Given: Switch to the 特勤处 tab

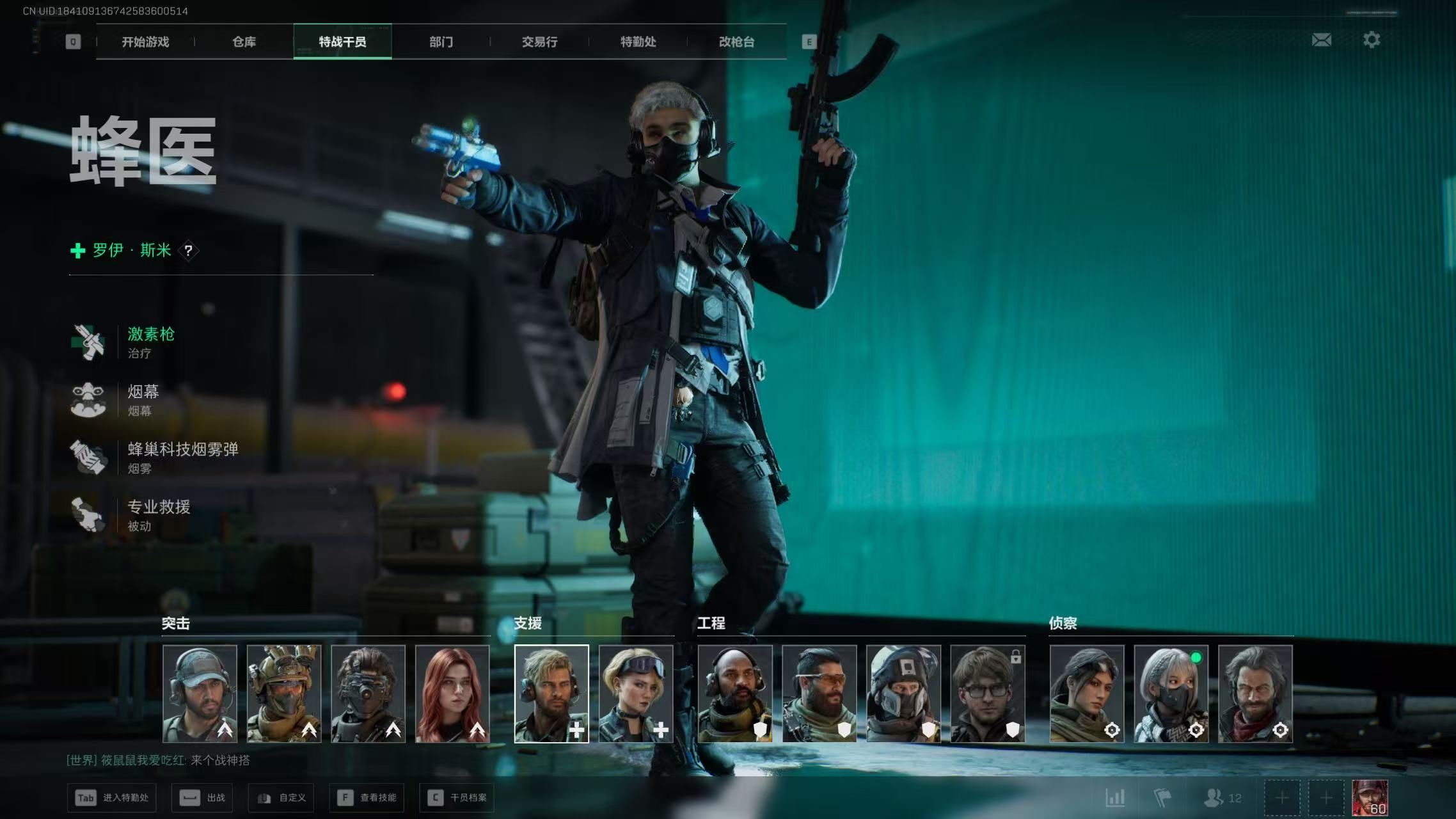Looking at the screenshot, I should point(638,42).
